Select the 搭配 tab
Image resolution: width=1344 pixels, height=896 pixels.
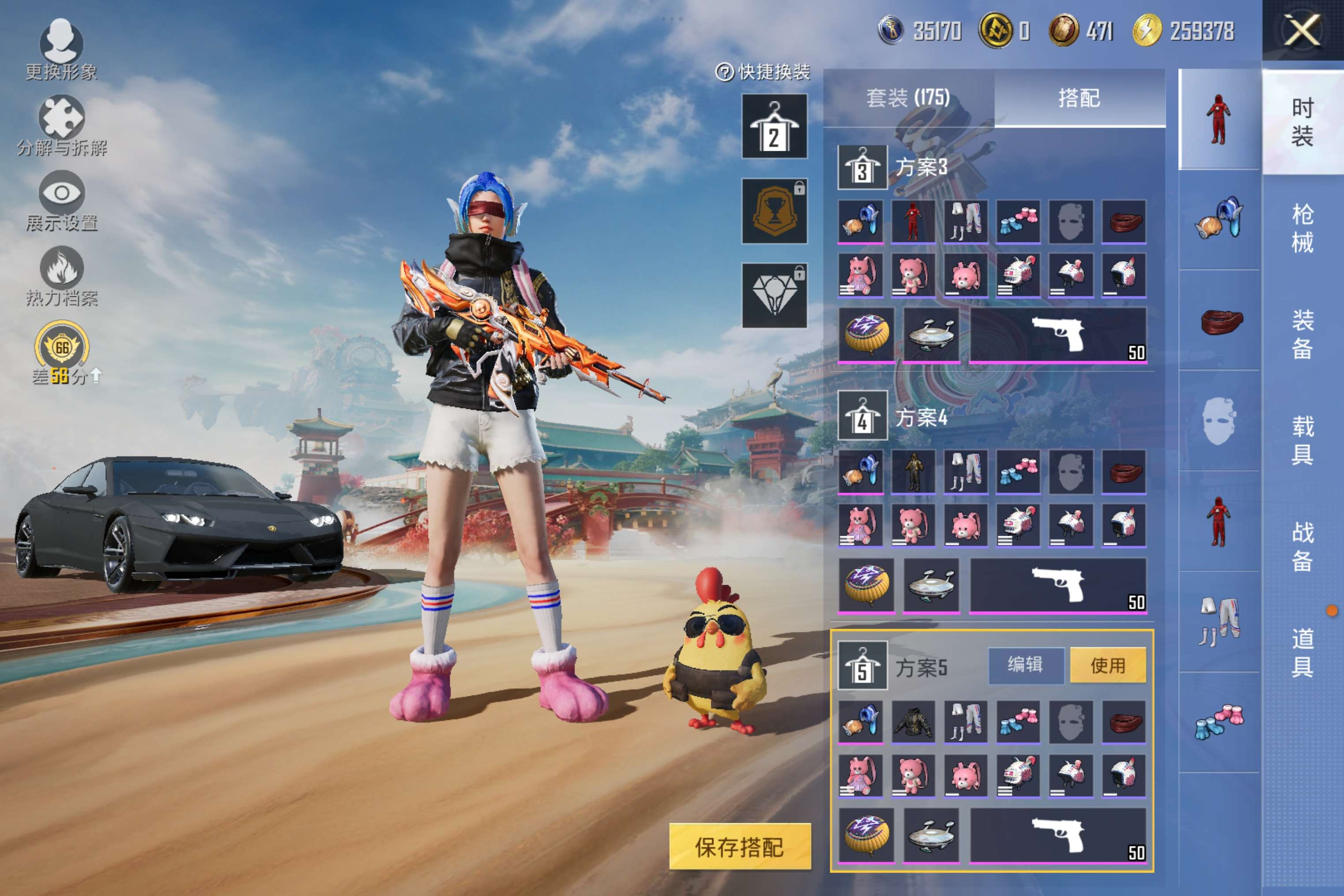click(1079, 98)
